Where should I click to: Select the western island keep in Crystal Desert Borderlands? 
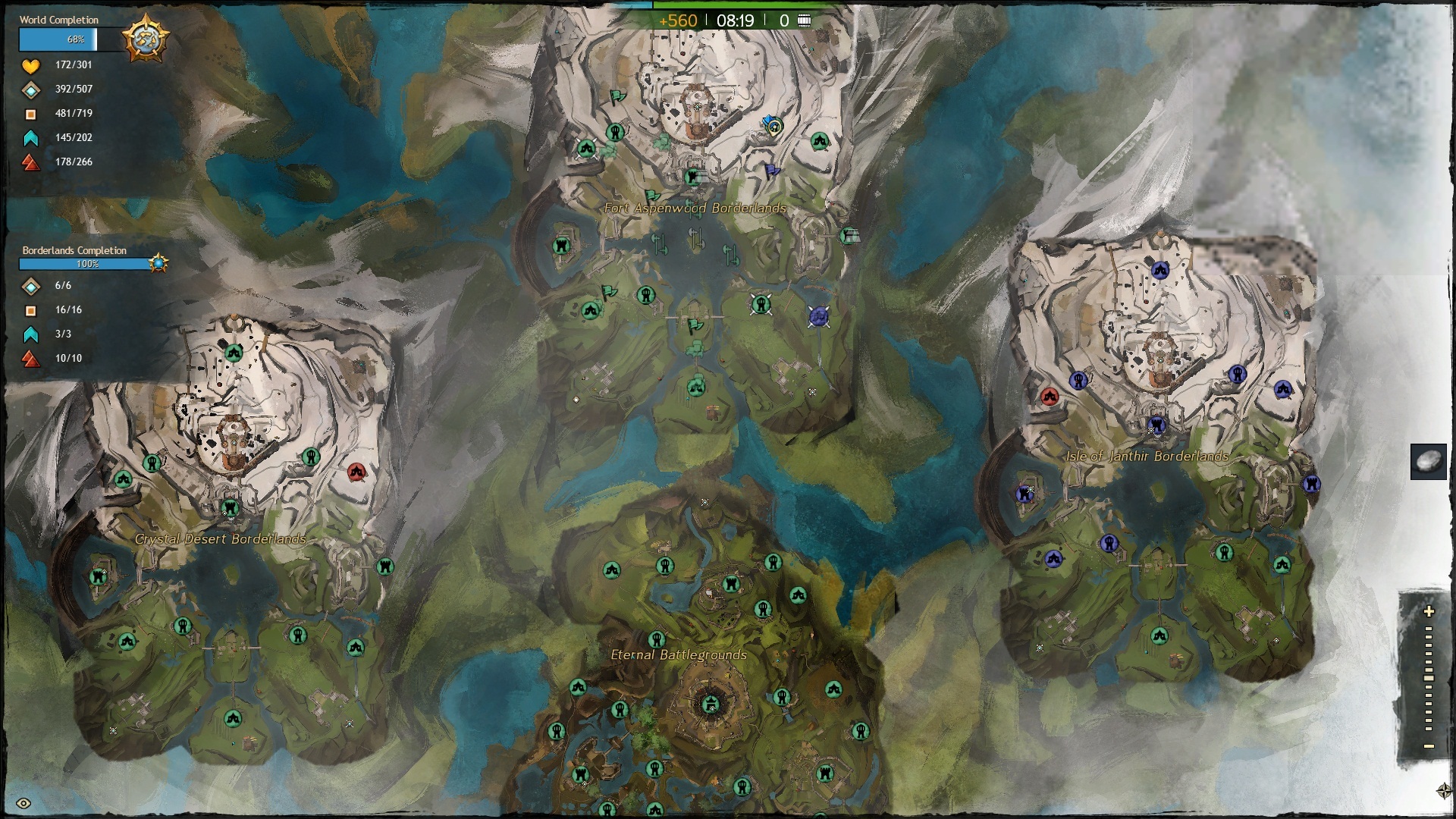pyautogui.click(x=98, y=576)
